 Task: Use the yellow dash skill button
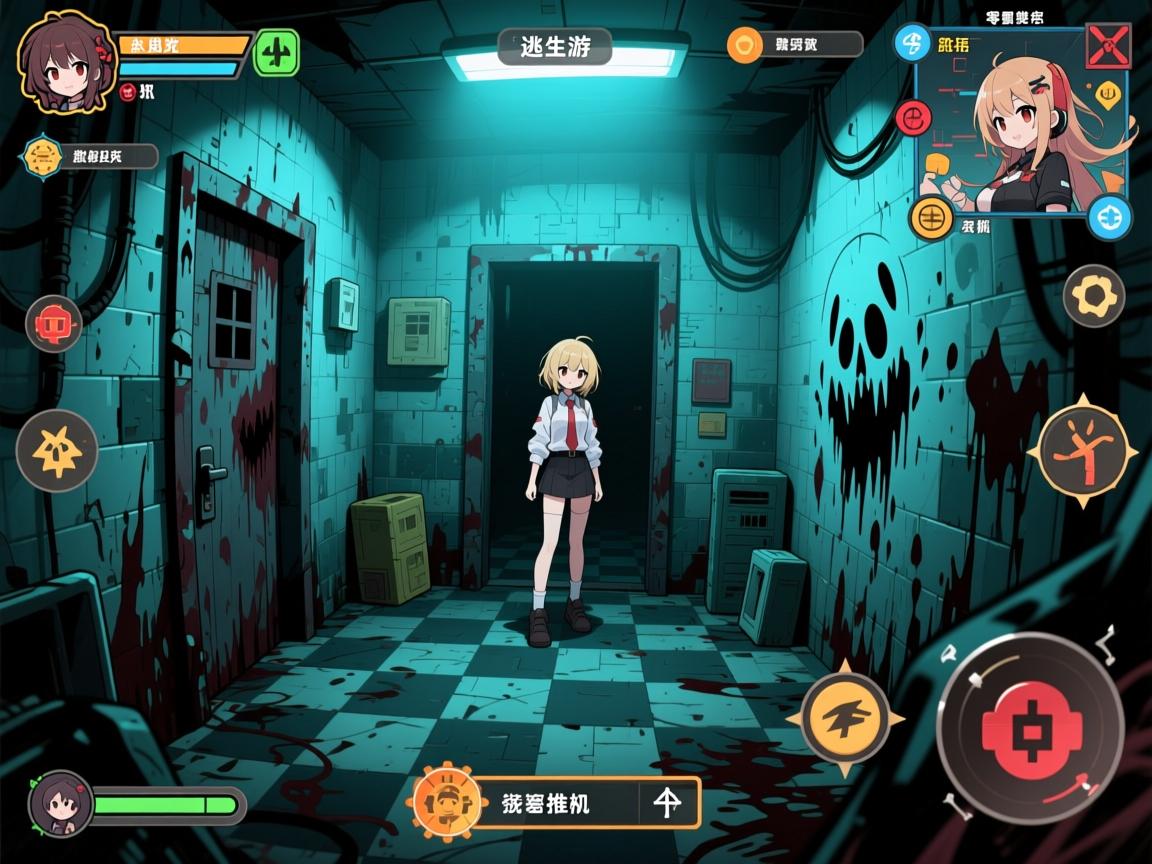(x=845, y=719)
